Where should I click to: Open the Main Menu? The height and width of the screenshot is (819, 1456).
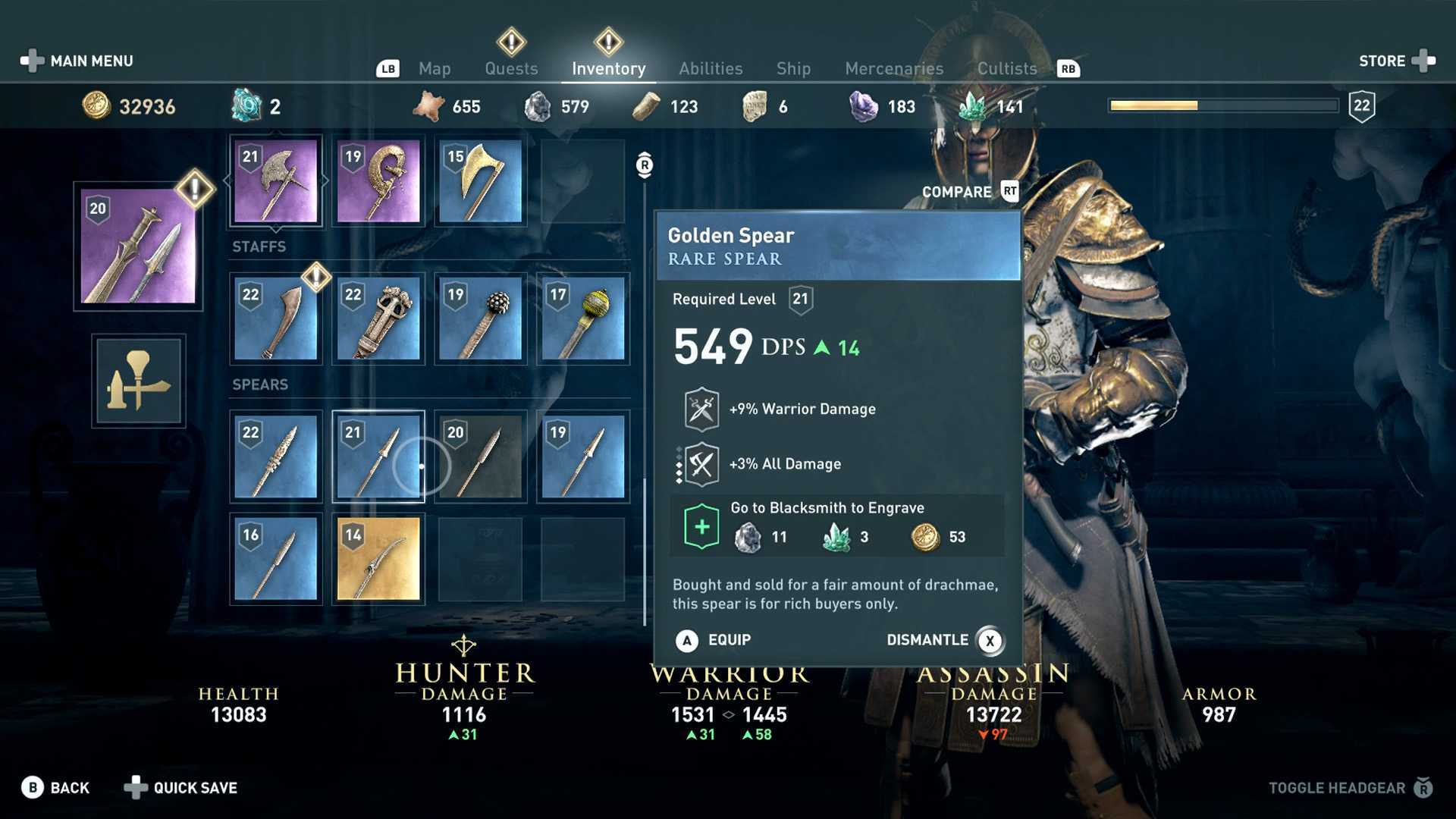[x=77, y=61]
